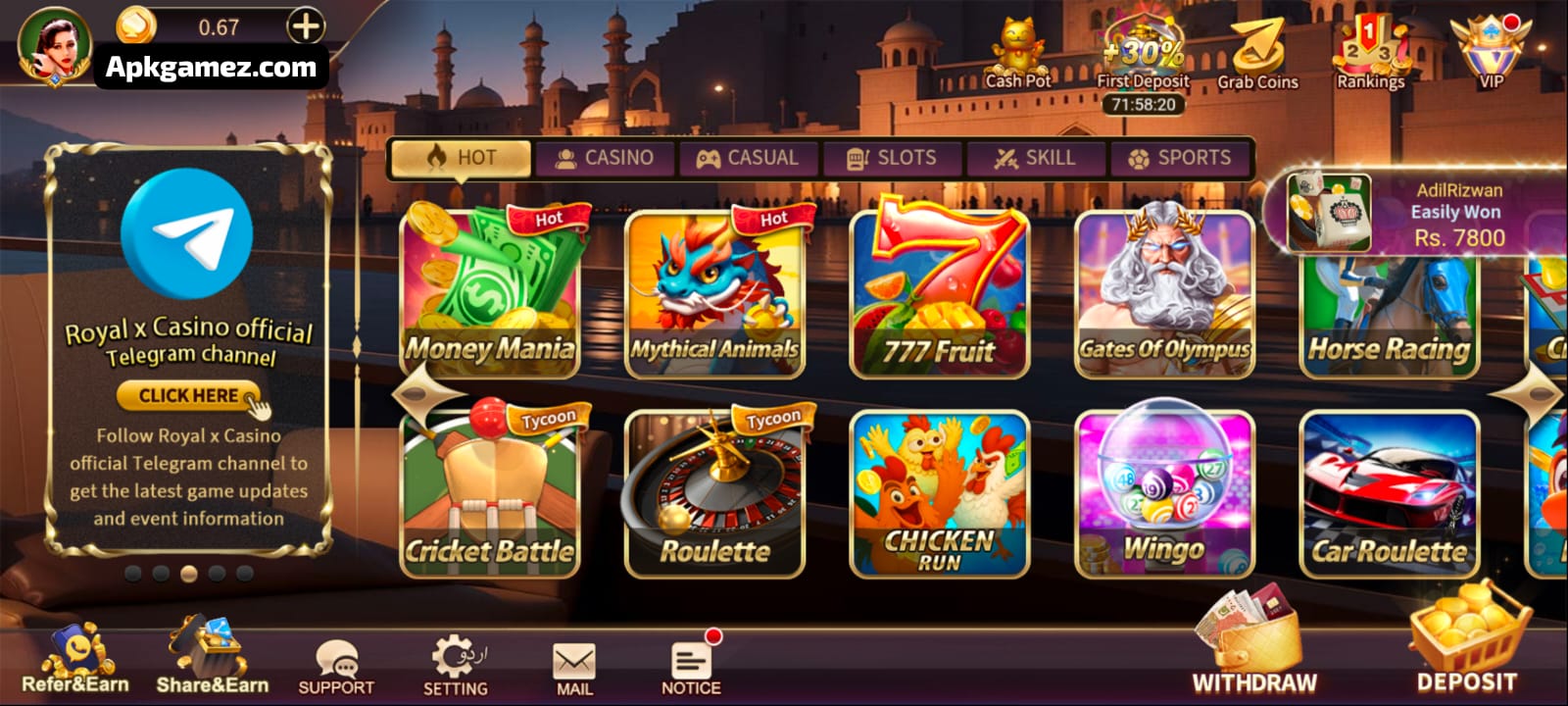The height and width of the screenshot is (706, 1568).
Task: Open the Gates Of Olympus game
Action: (x=1165, y=292)
